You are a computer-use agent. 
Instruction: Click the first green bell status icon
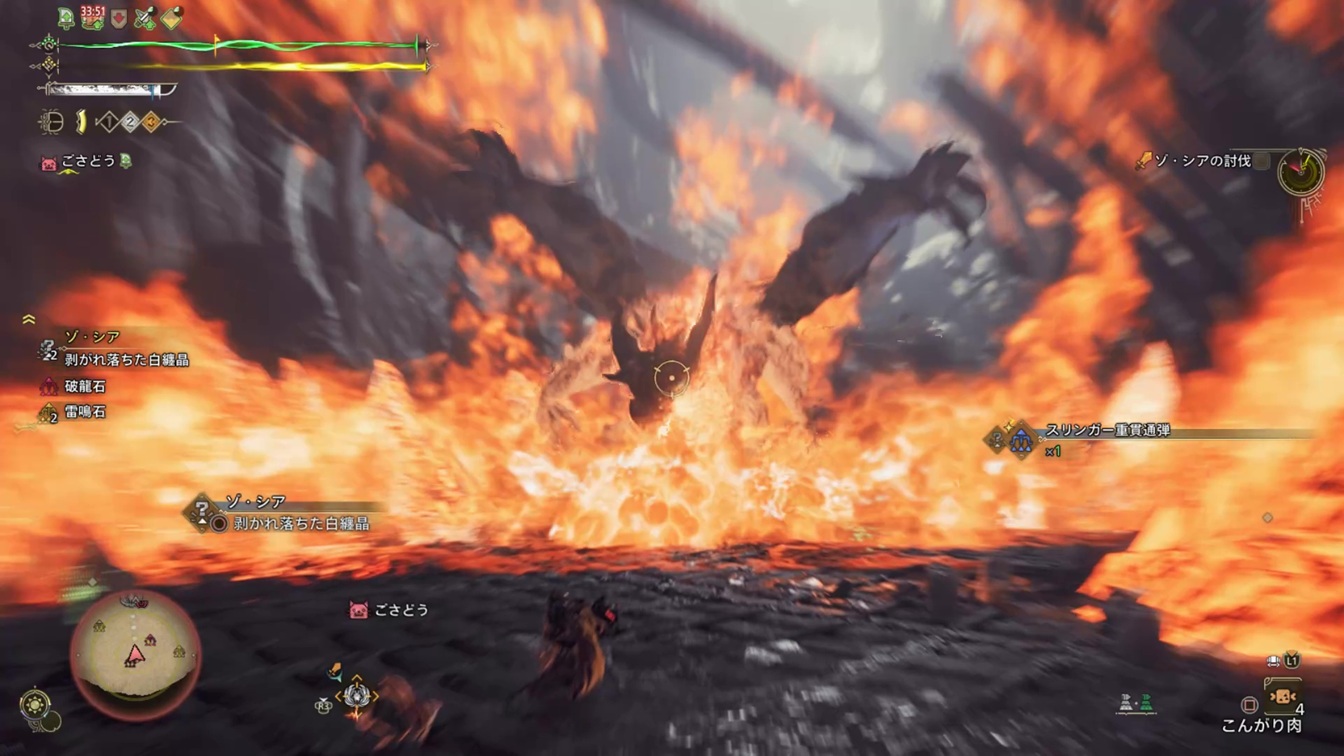(66, 18)
